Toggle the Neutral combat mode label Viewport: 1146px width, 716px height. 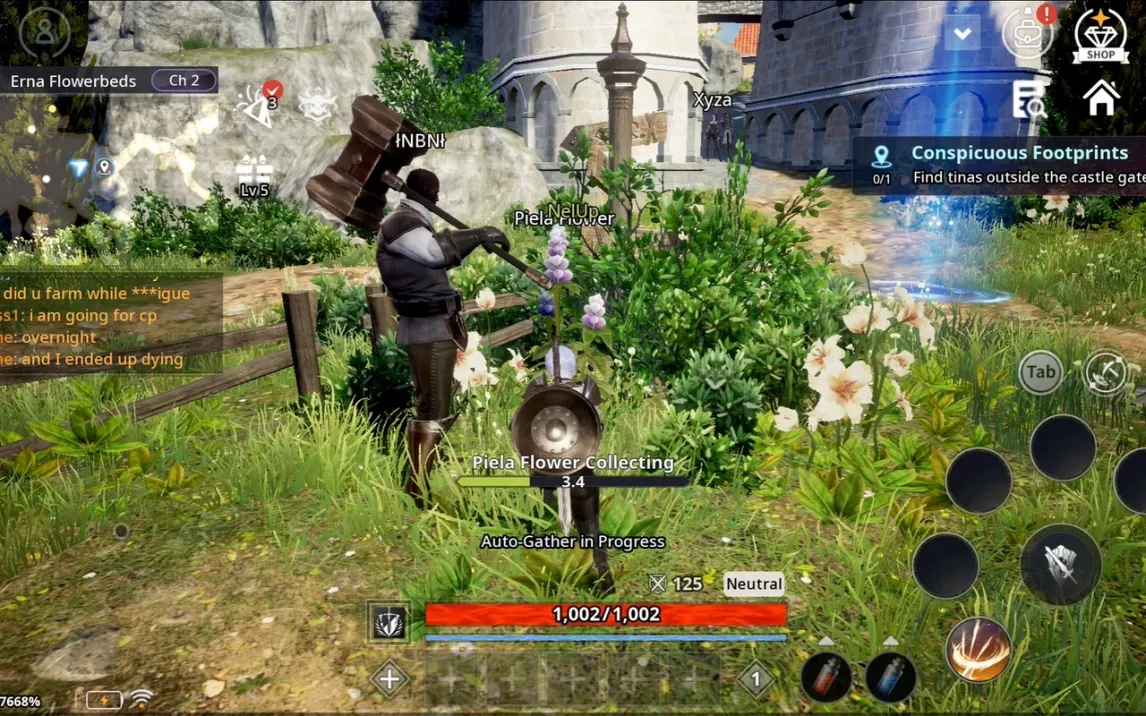pyautogui.click(x=754, y=584)
